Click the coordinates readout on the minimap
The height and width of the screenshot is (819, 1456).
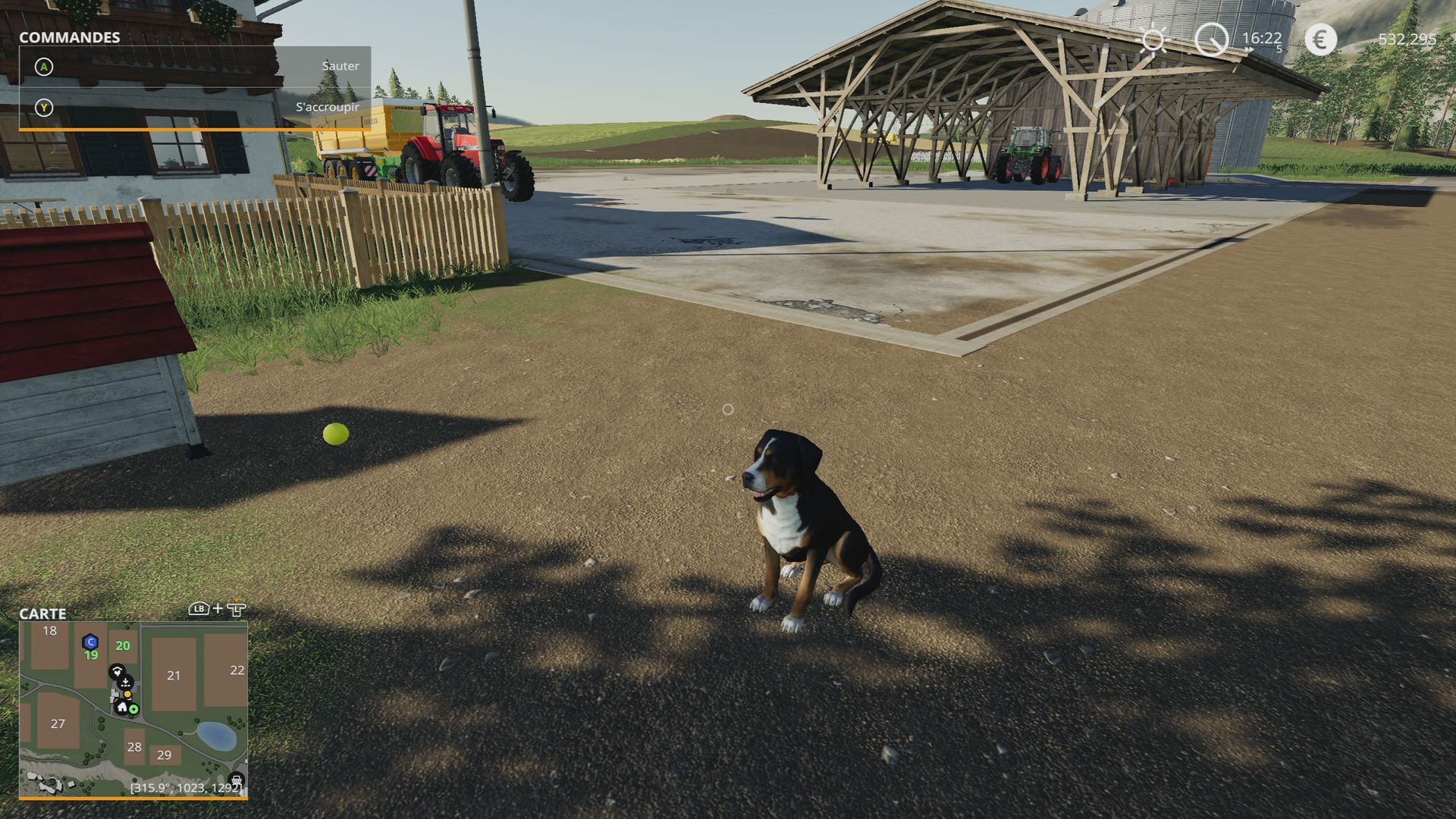tap(187, 789)
